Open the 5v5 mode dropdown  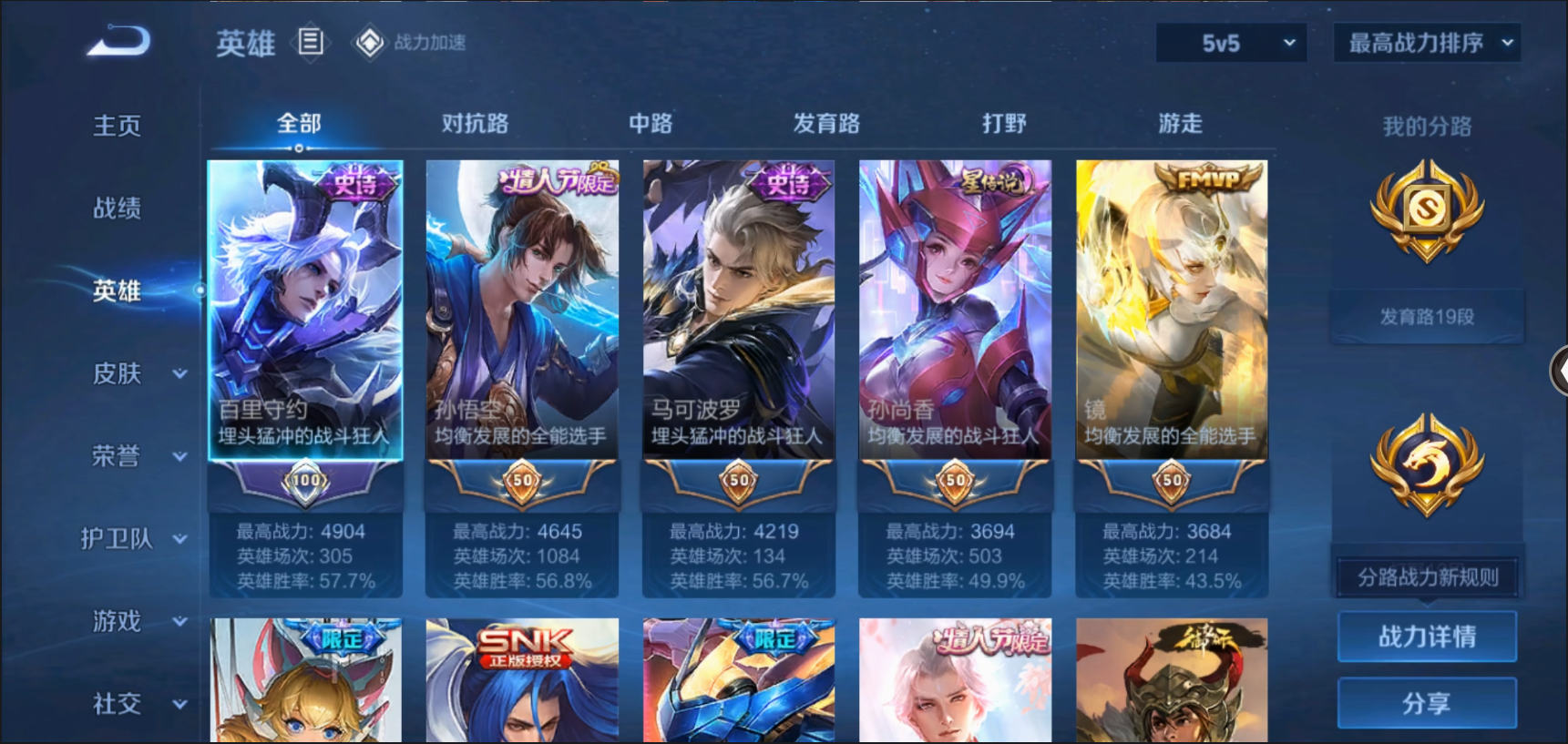click(1231, 43)
